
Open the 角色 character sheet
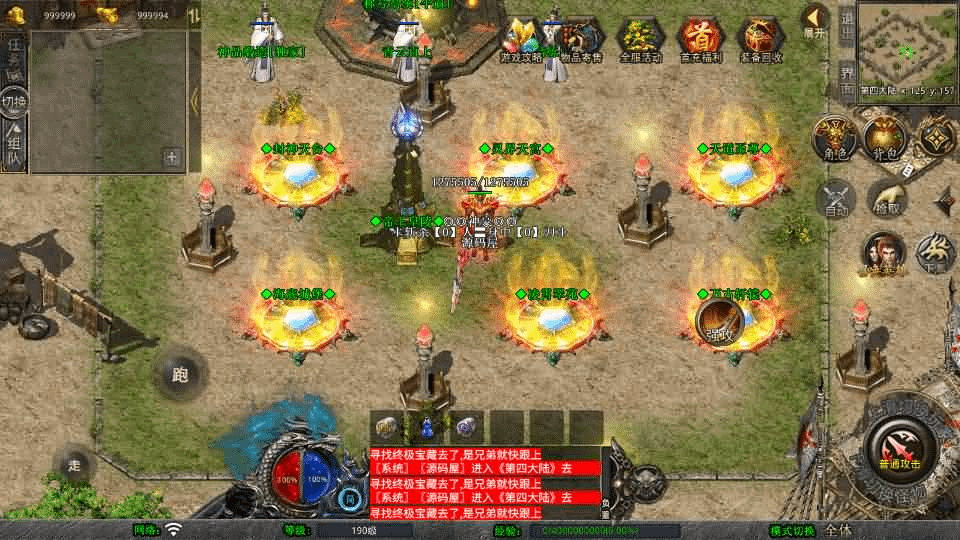pyautogui.click(x=832, y=139)
